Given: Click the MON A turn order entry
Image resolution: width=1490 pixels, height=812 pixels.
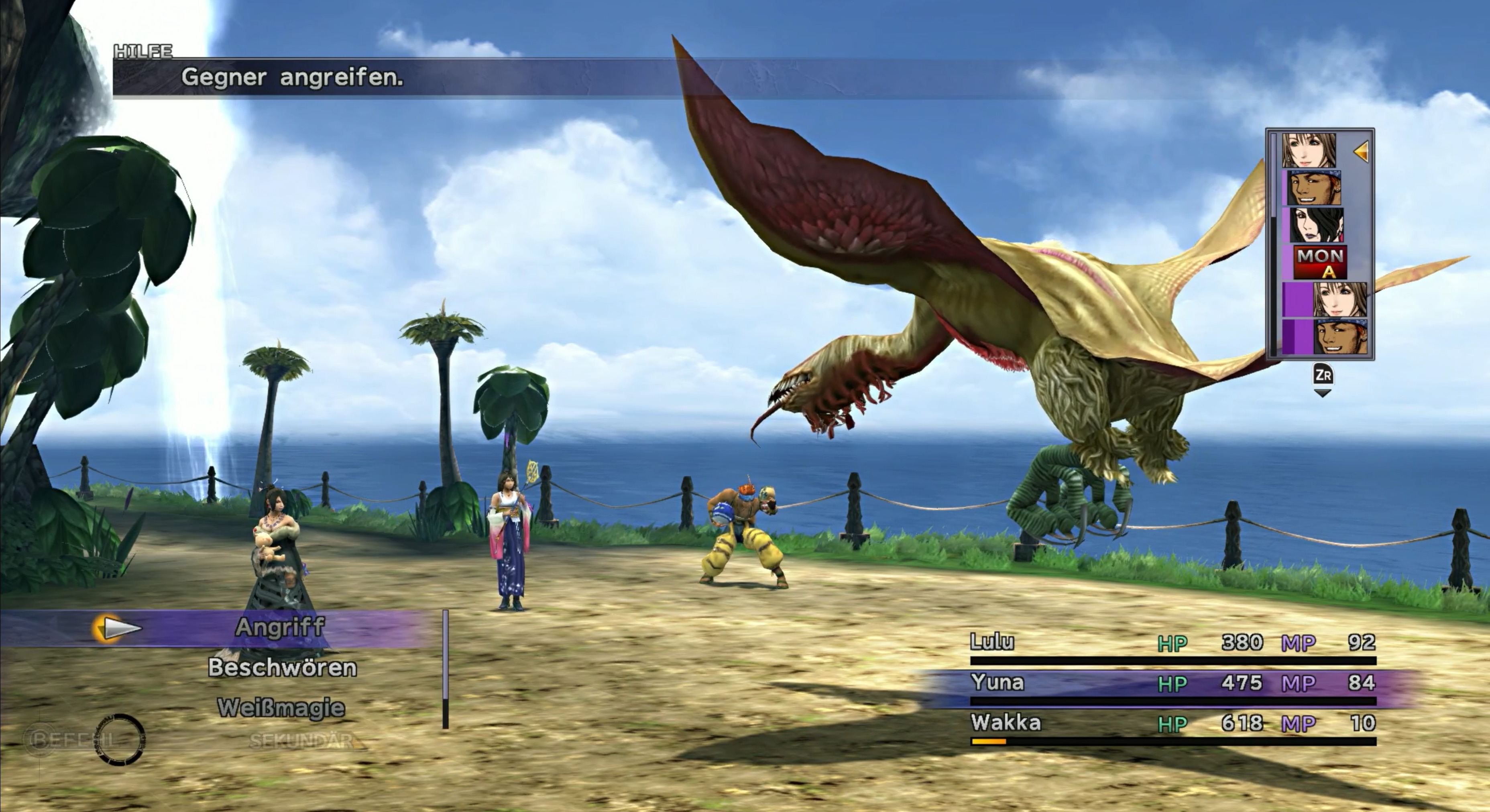Looking at the screenshot, I should click(x=1319, y=263).
